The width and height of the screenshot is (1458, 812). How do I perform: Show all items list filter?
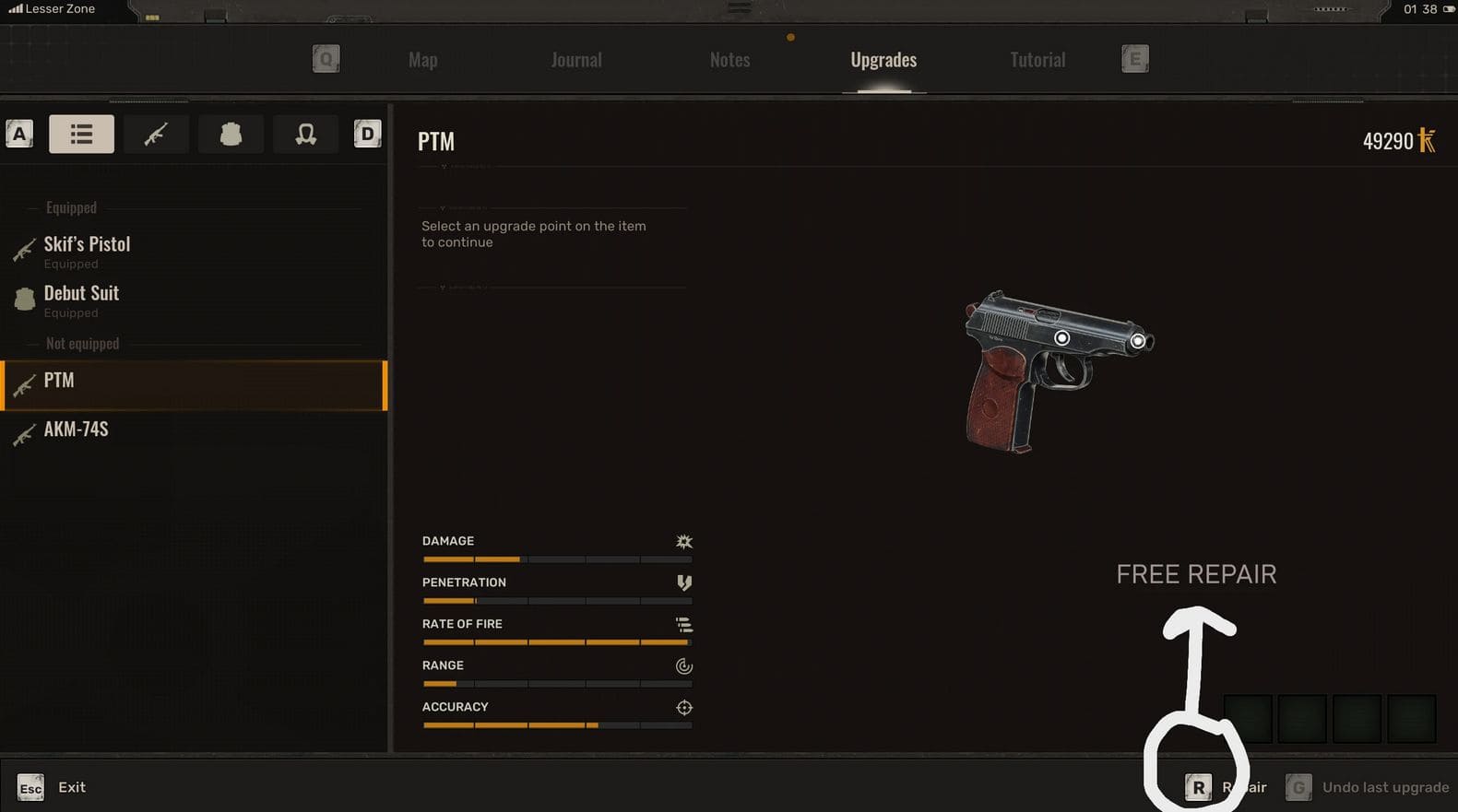[x=81, y=135]
